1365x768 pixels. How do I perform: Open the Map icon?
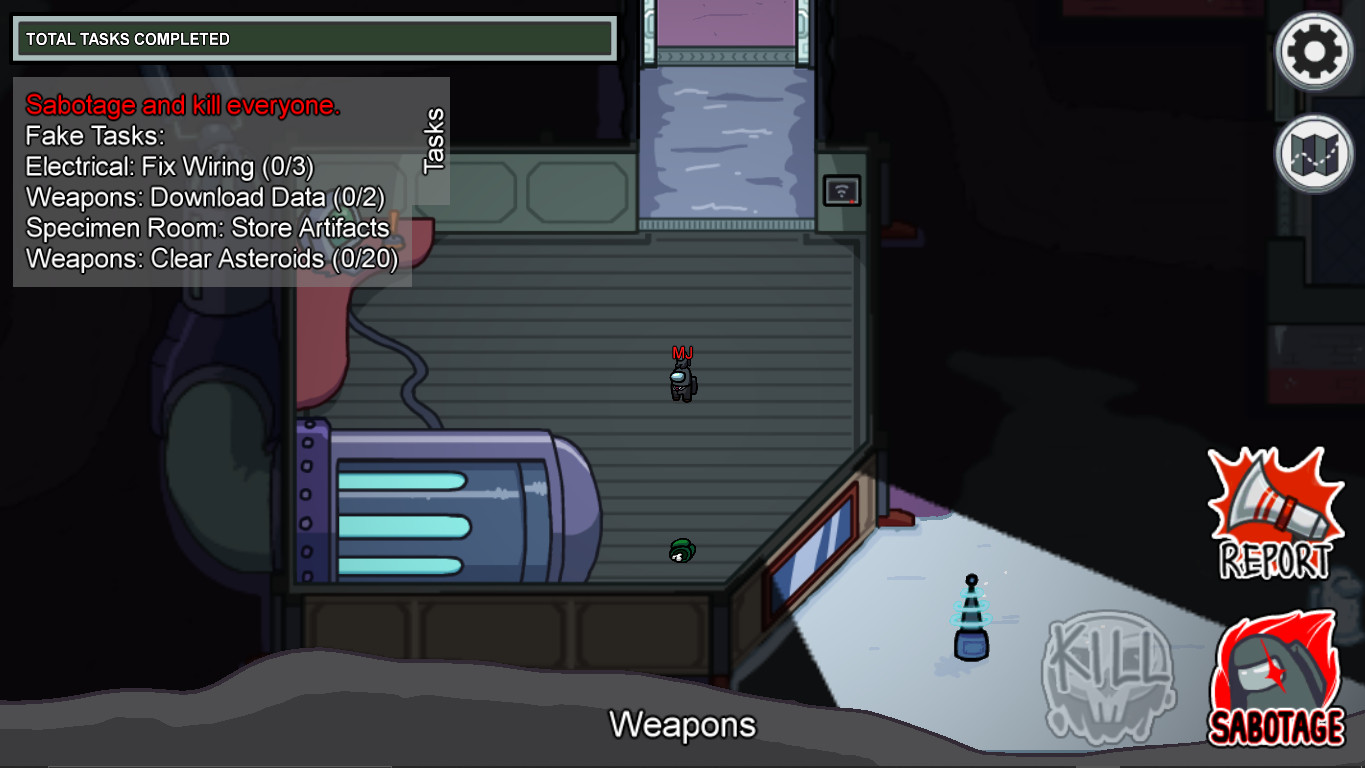(x=1311, y=155)
